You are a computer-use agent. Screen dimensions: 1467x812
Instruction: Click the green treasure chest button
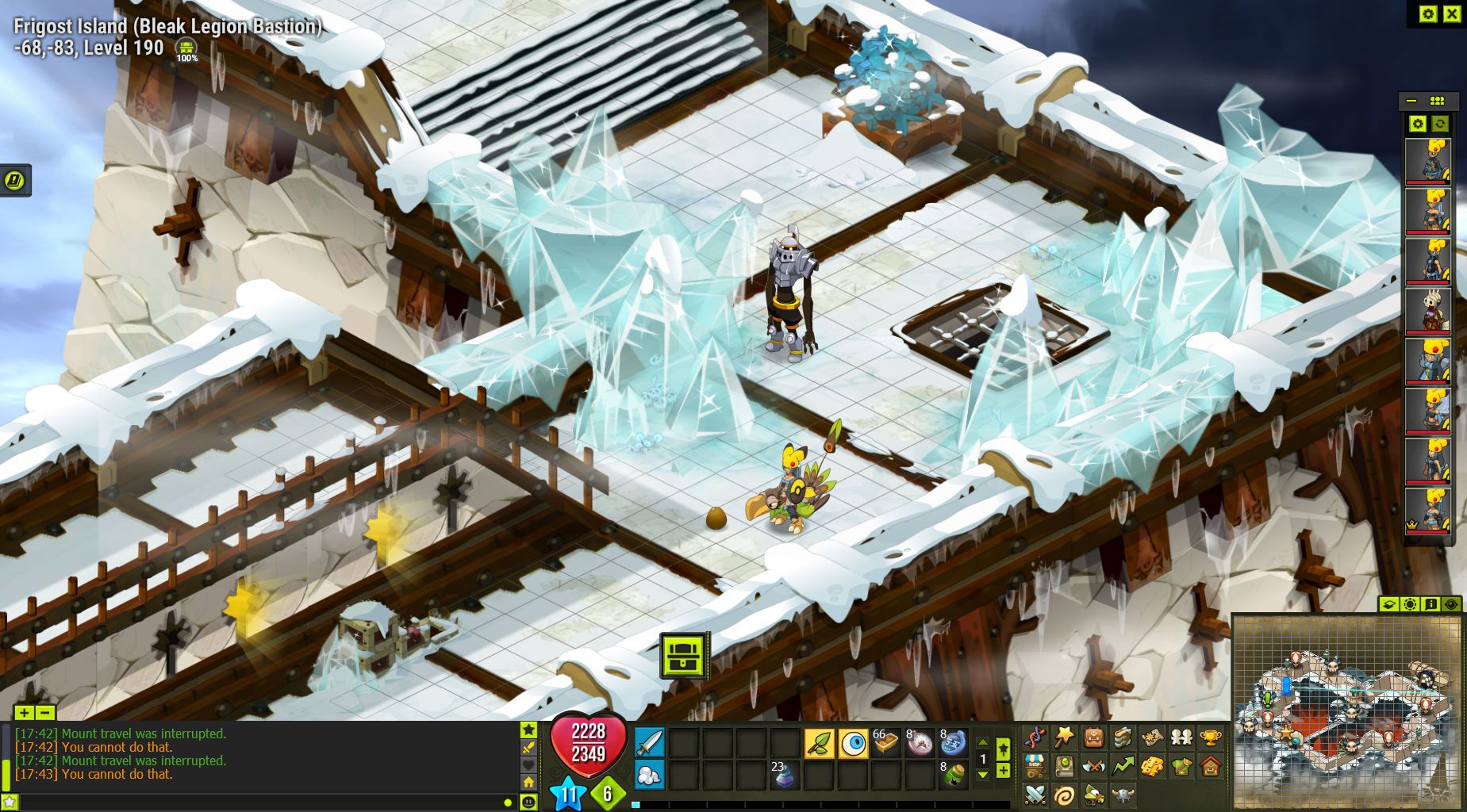click(x=683, y=656)
